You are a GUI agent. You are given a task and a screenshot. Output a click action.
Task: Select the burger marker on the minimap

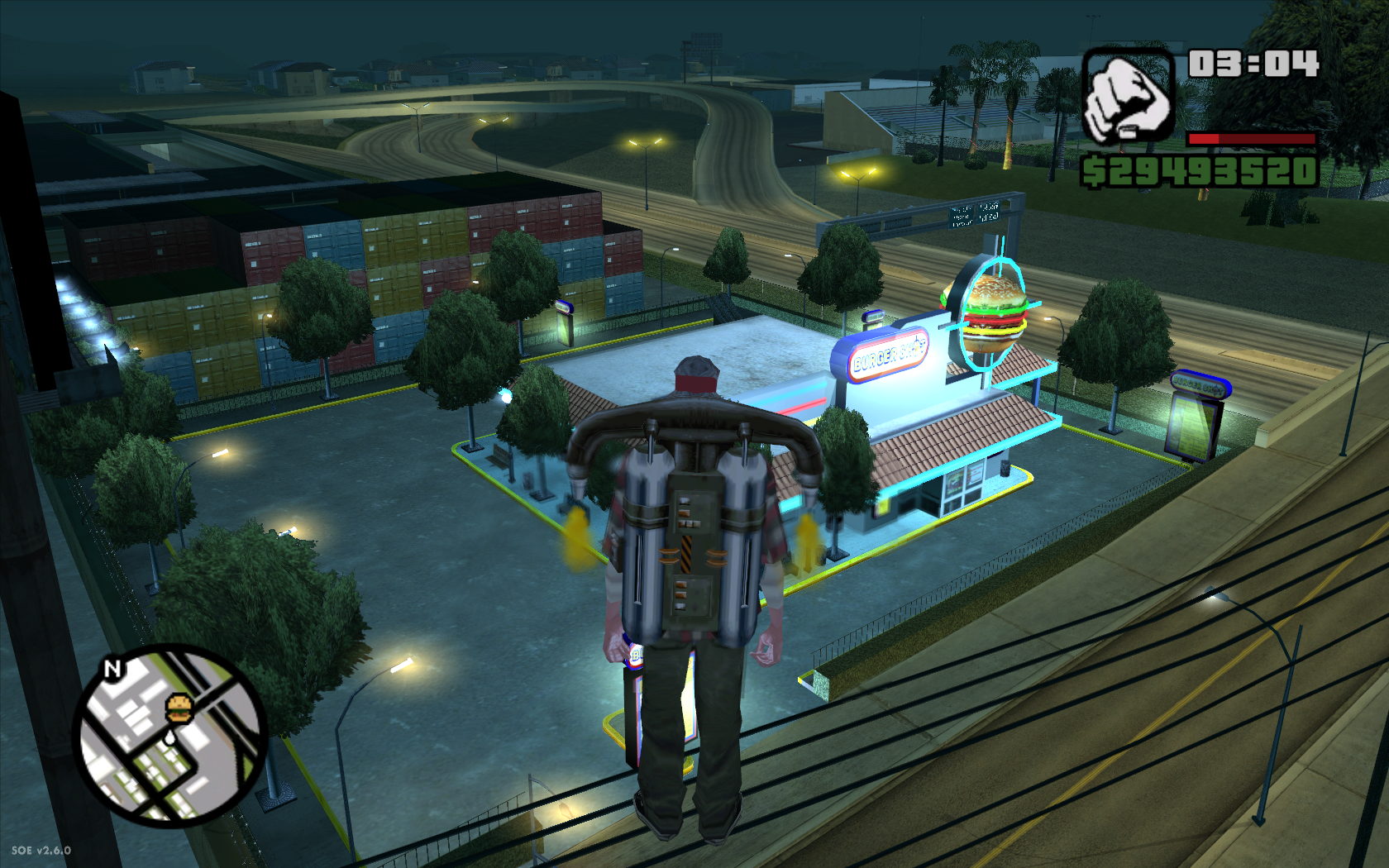179,708
